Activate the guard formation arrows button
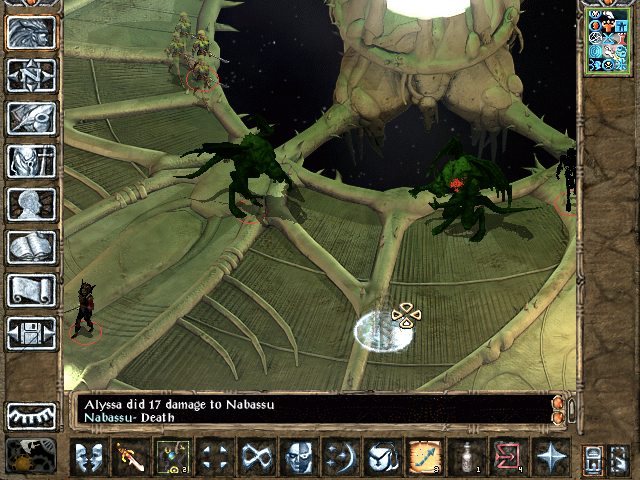 (216, 459)
